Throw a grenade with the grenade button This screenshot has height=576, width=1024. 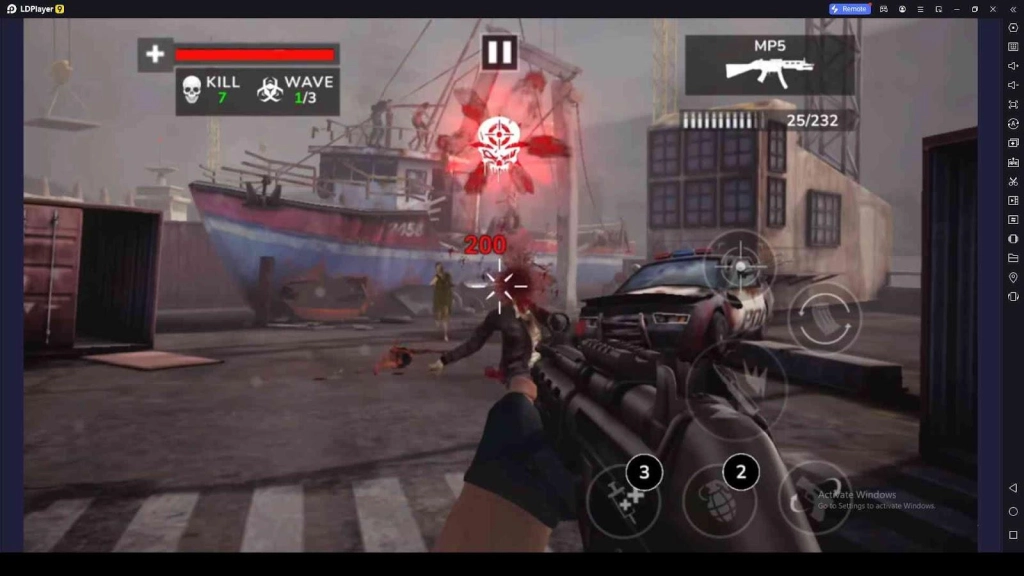click(x=719, y=499)
